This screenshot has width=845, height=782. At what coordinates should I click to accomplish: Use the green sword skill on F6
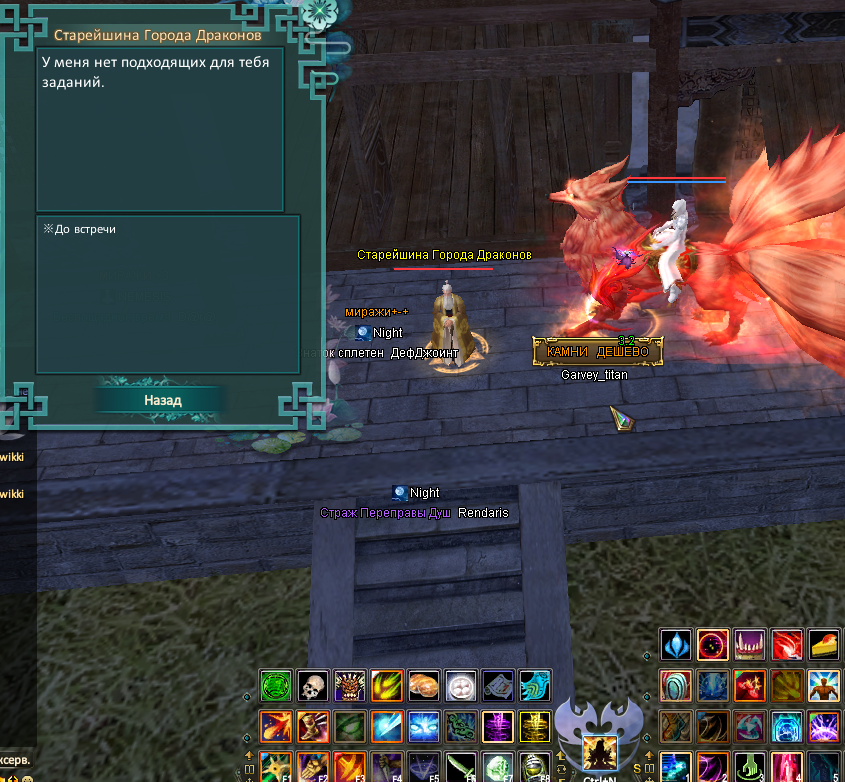[460, 766]
